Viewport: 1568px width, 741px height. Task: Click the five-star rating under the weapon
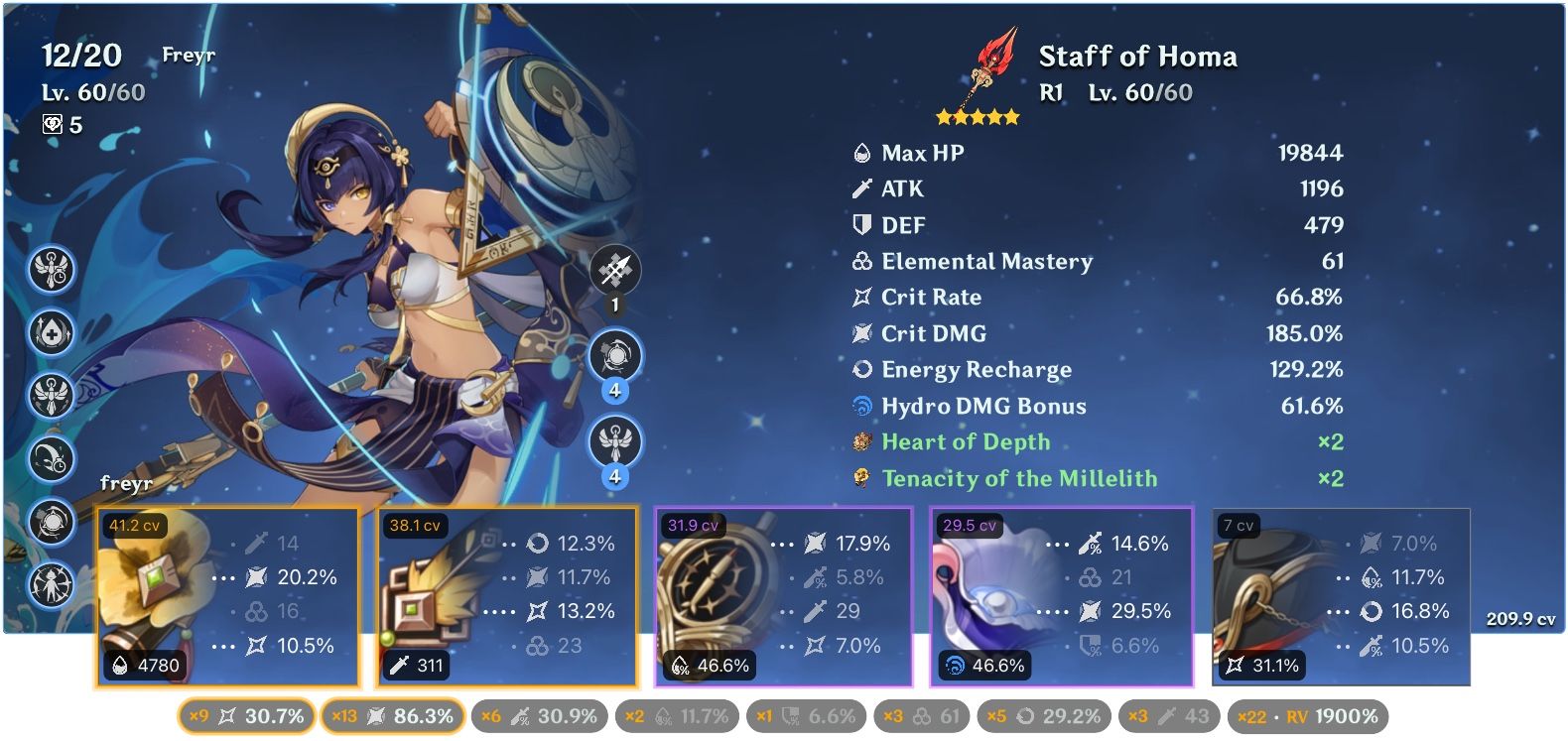(x=979, y=116)
